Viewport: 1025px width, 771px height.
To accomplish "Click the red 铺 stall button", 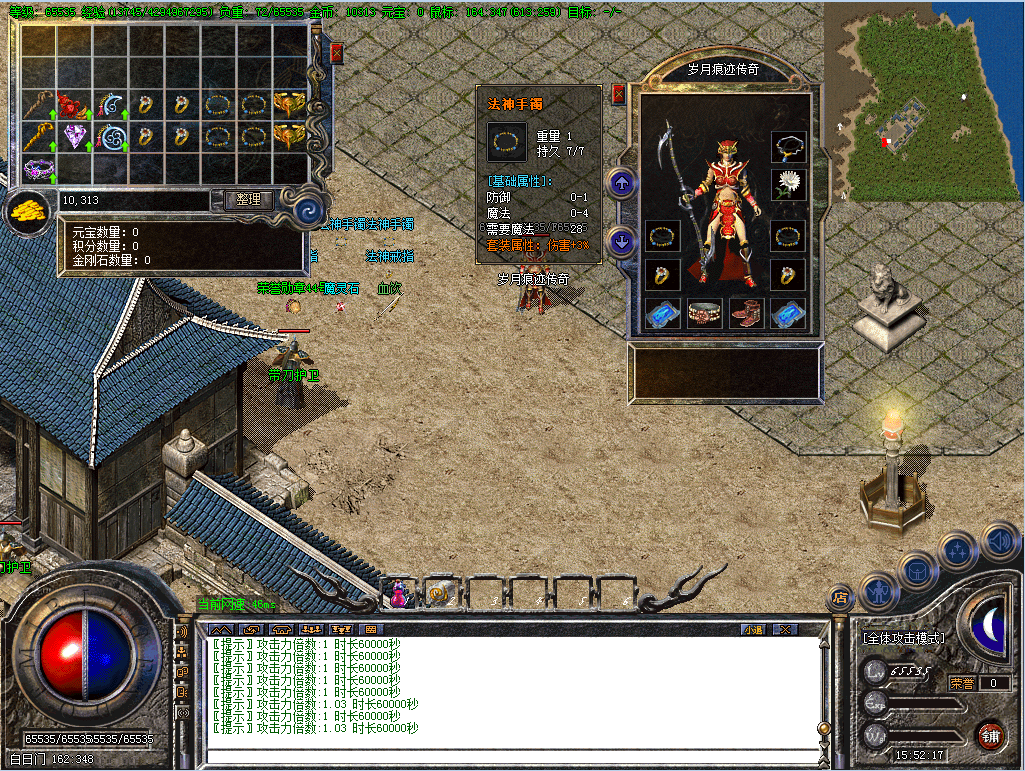I will coord(991,736).
